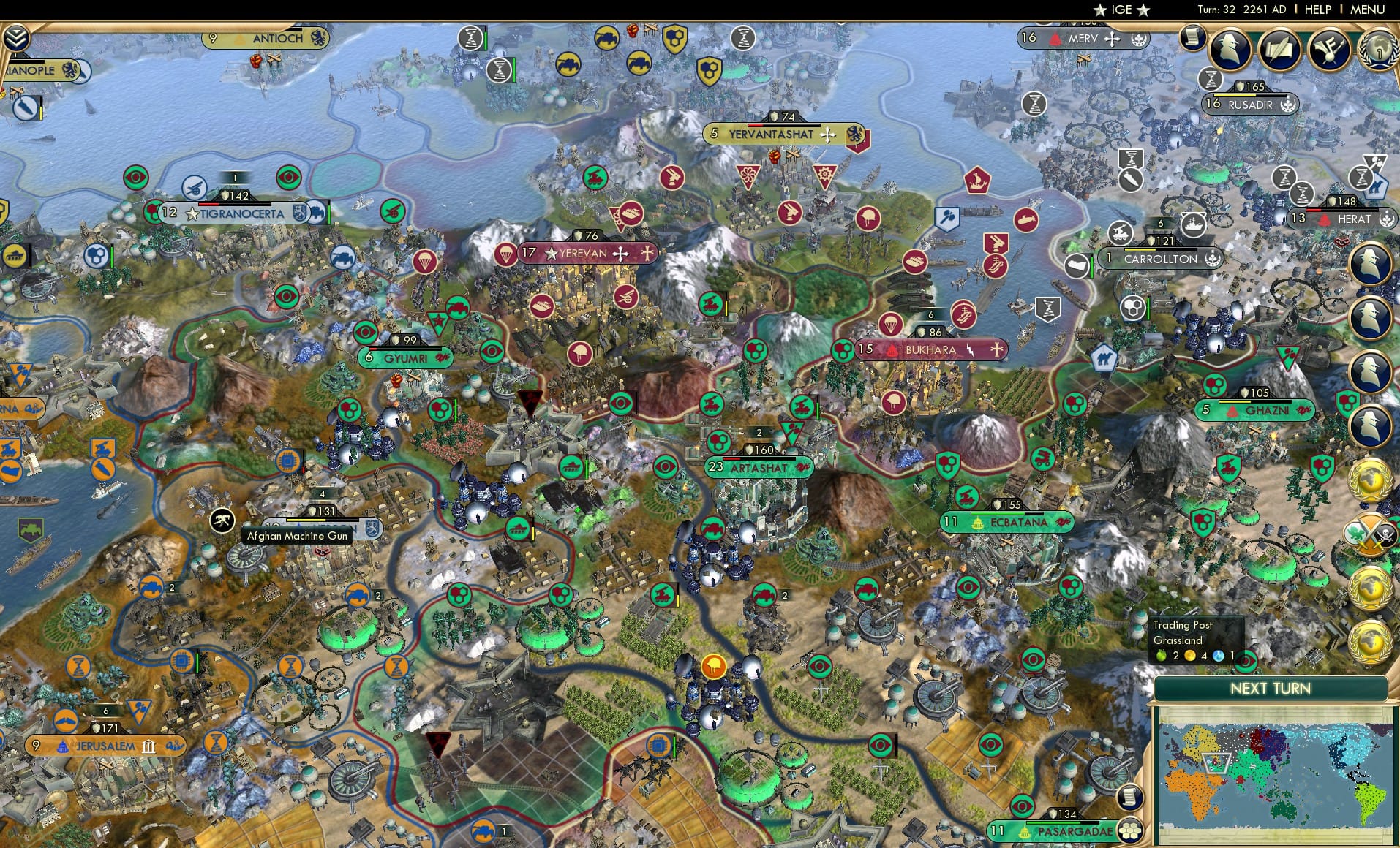Open the Yerevan city banner
Screen dimensions: 1400x848
click(x=582, y=253)
